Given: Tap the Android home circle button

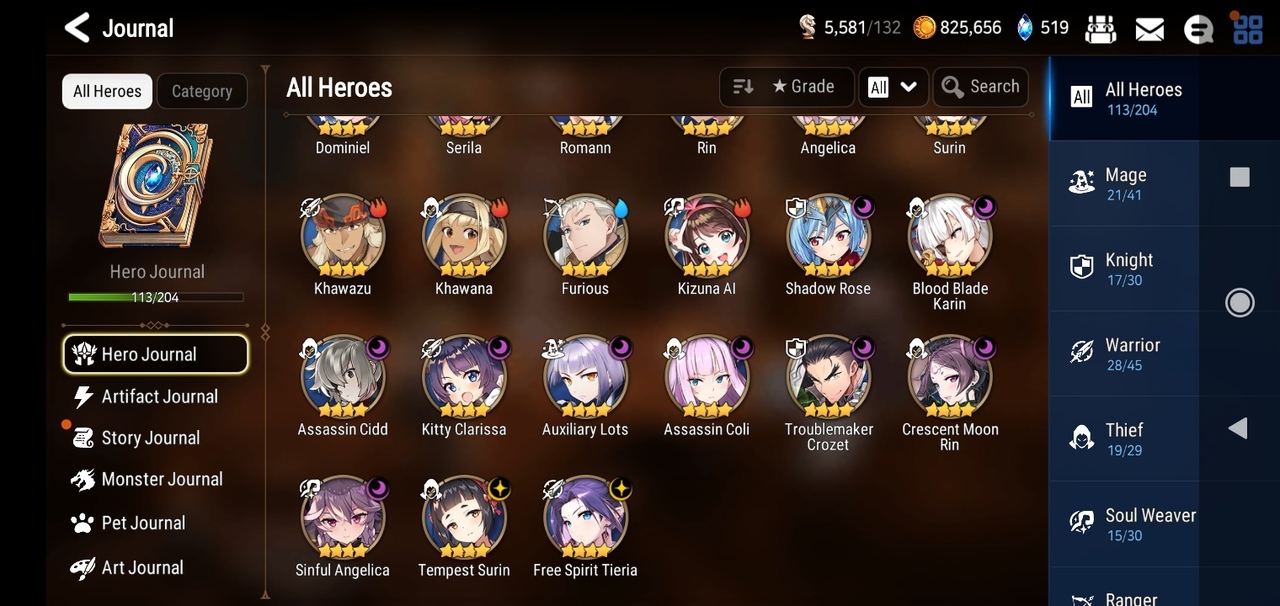Looking at the screenshot, I should [x=1239, y=302].
